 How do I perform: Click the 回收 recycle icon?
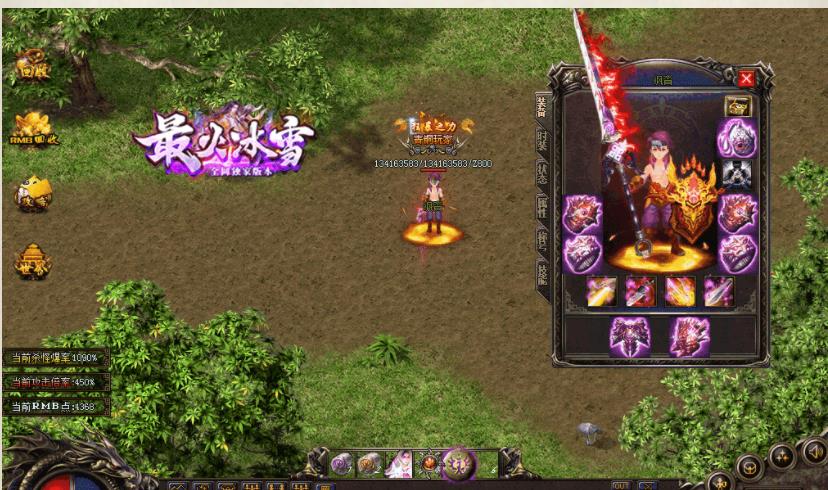tap(32, 67)
